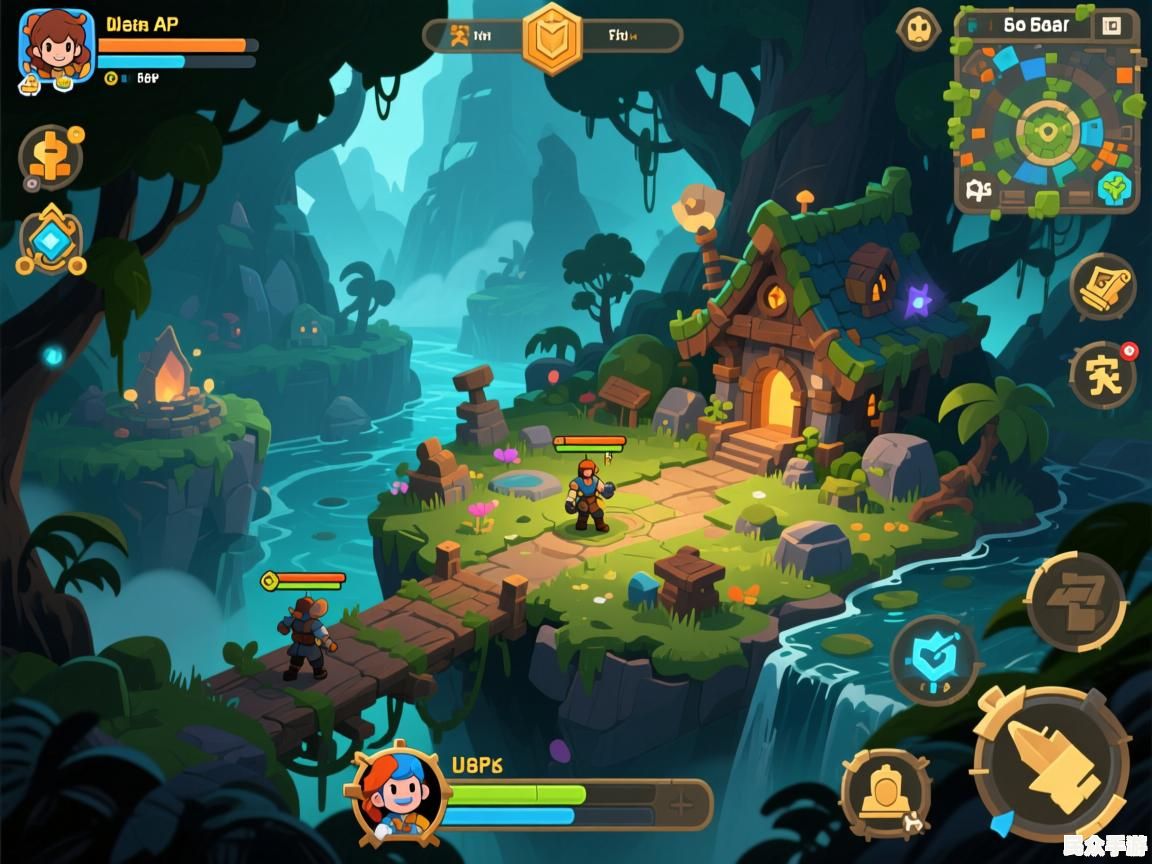Click the green globe icon on minimap
Screen dimensions: 1152x864
[1113, 188]
